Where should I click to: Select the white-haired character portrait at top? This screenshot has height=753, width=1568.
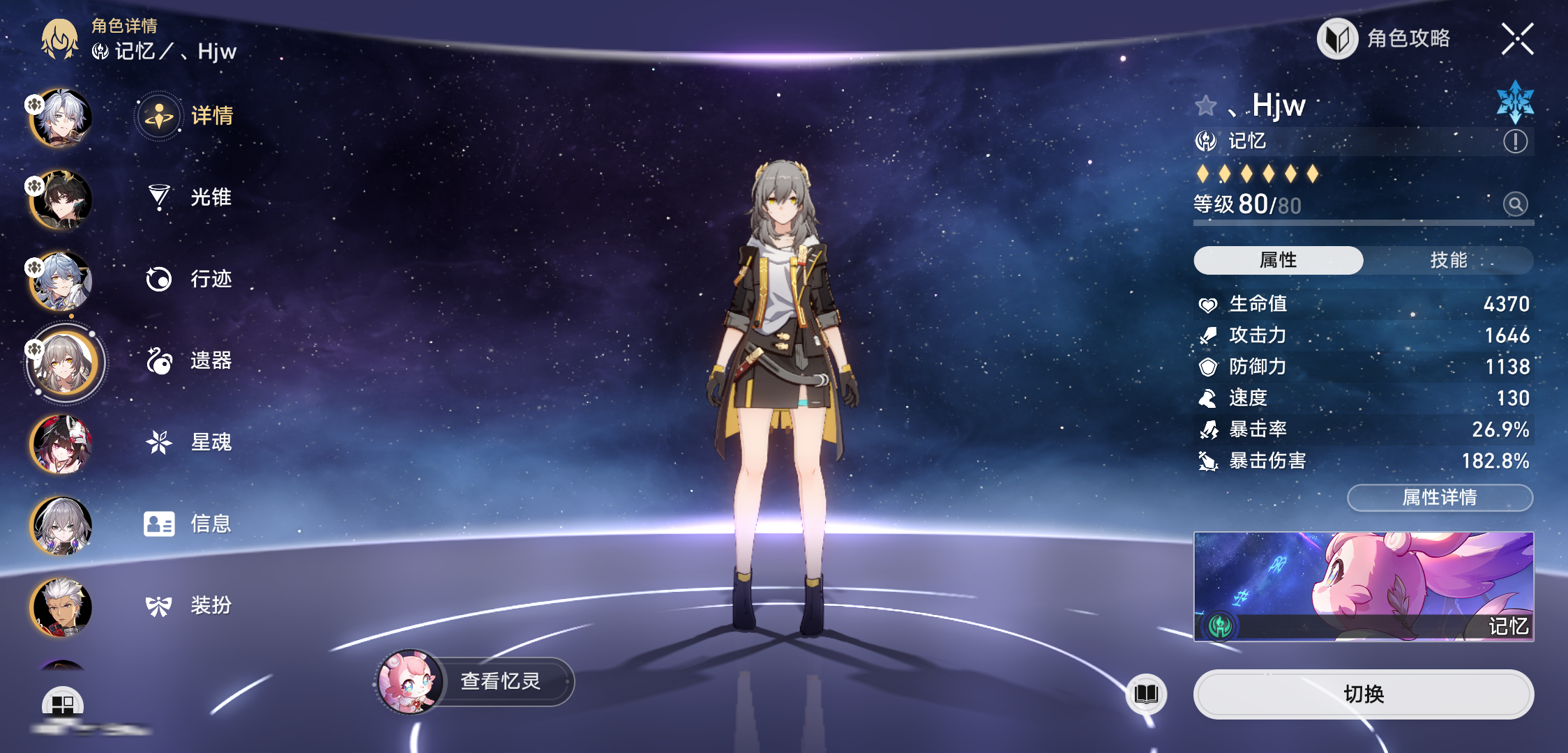61,119
